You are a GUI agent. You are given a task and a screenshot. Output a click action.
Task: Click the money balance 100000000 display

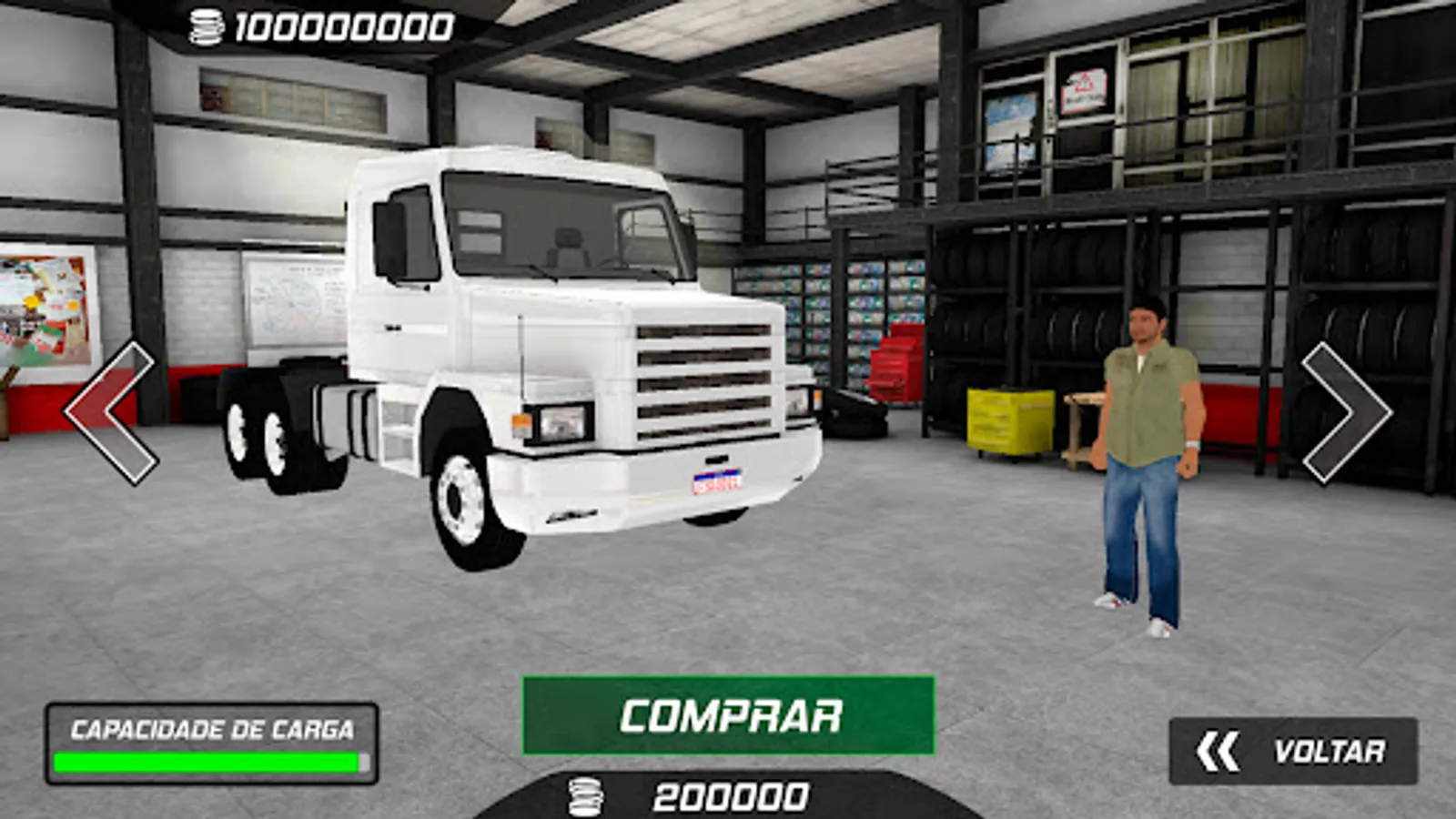[337, 27]
